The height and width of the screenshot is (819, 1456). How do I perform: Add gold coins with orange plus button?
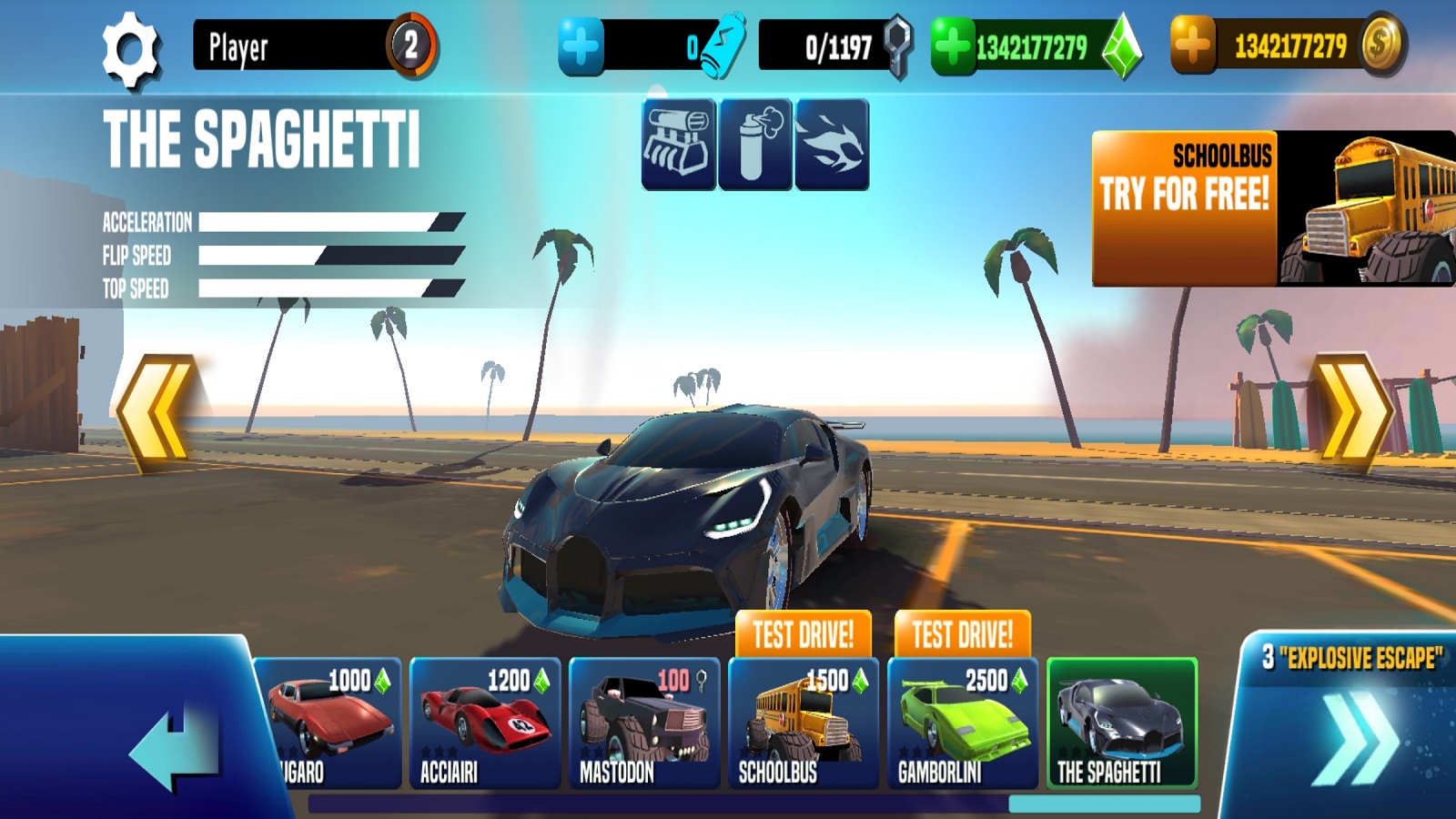tap(1193, 45)
